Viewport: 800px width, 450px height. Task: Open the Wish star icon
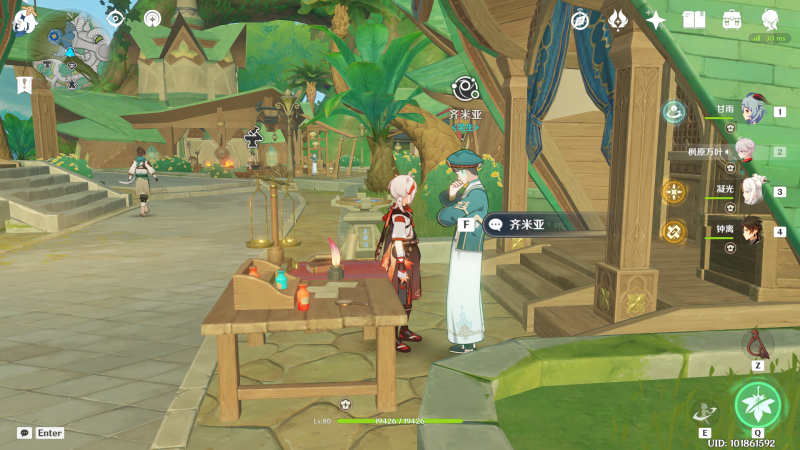click(656, 20)
